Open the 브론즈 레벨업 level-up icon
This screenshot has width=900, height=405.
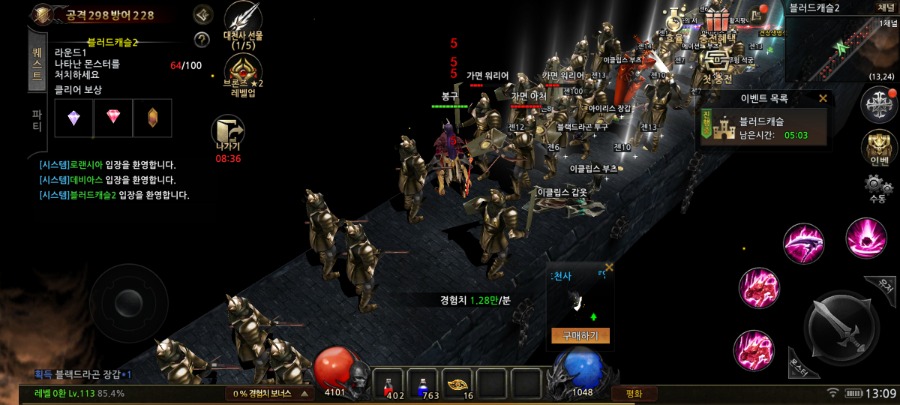(x=243, y=72)
